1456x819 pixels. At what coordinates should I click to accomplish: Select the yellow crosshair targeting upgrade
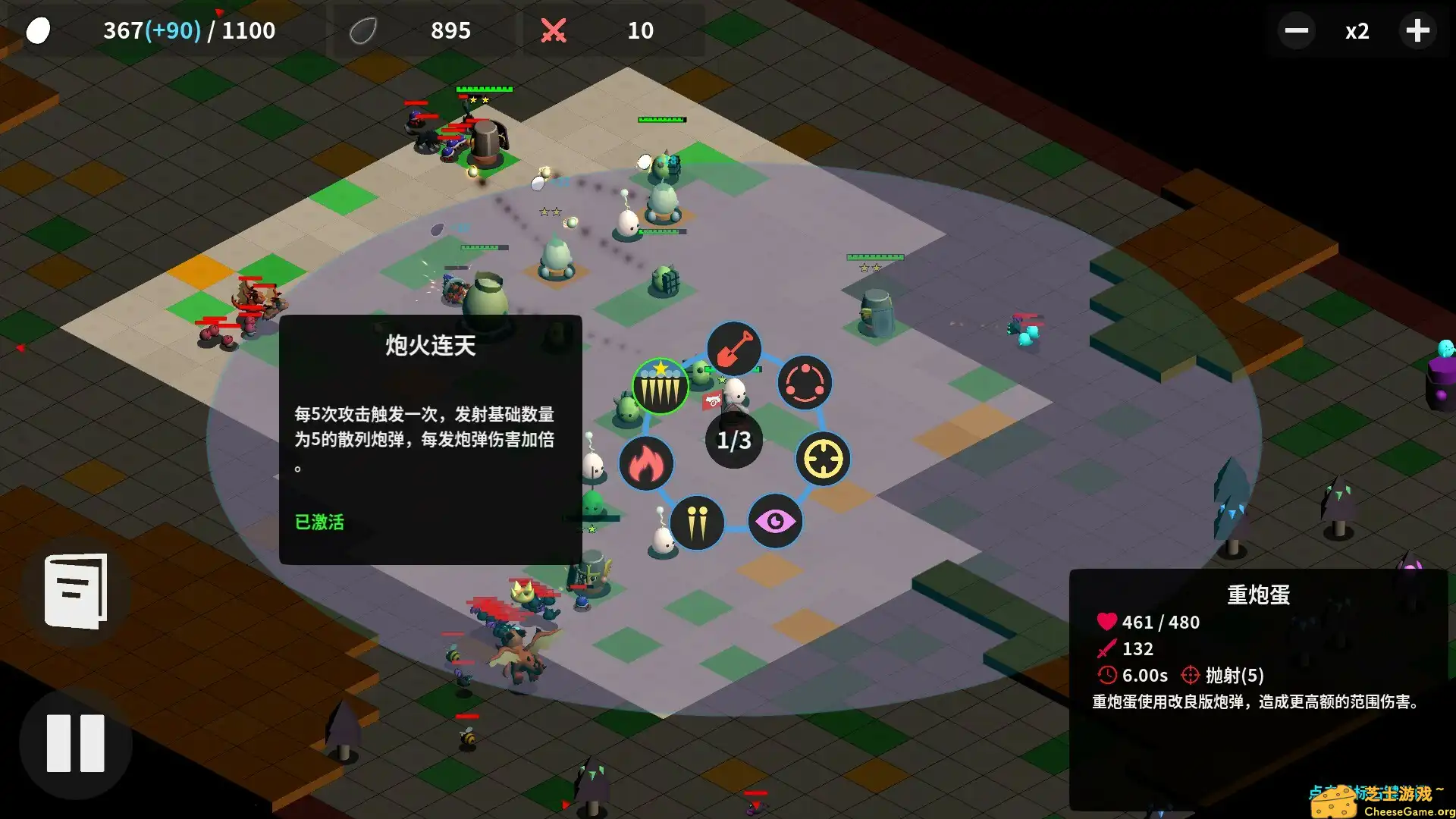824,458
